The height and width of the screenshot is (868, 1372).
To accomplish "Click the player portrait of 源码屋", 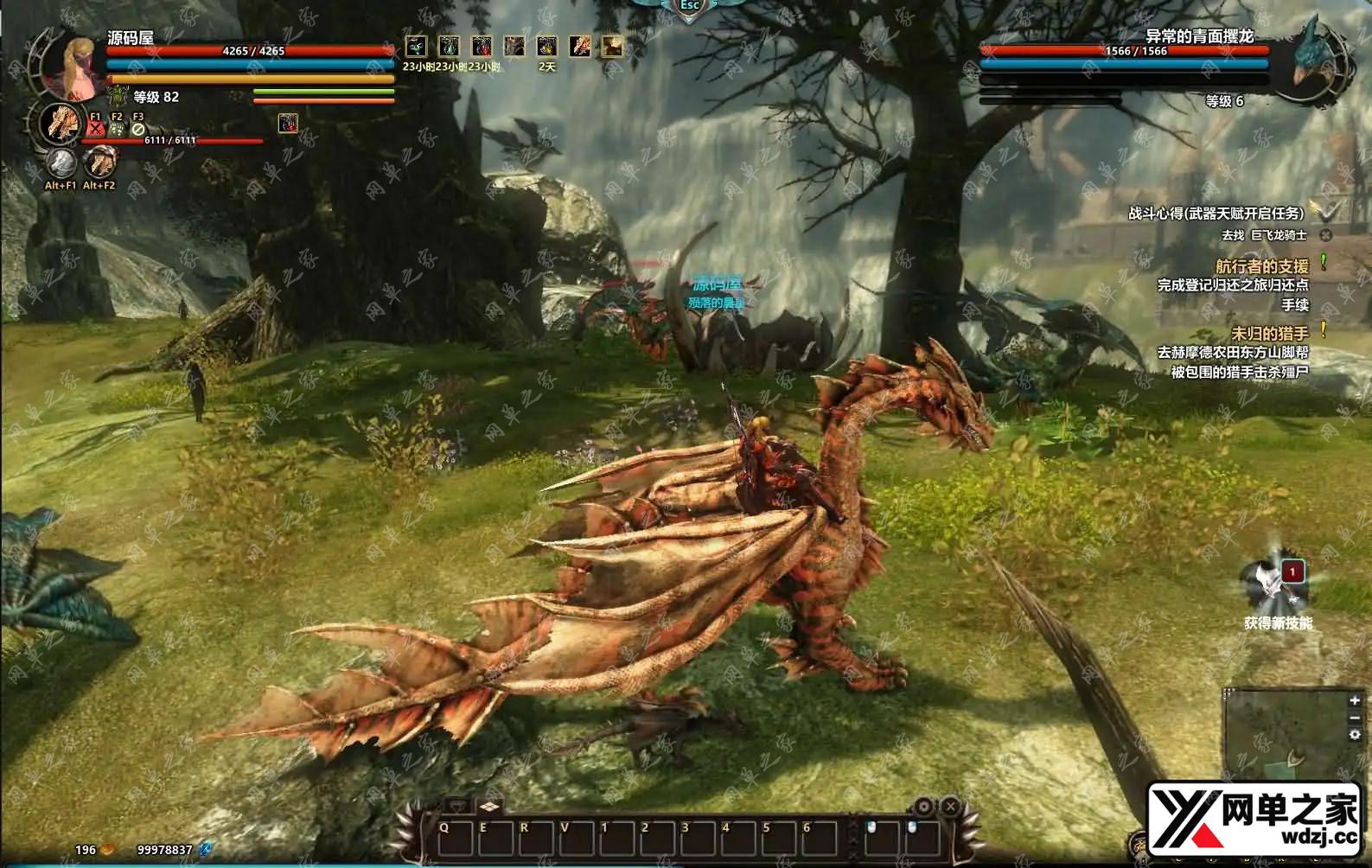I will (71, 65).
